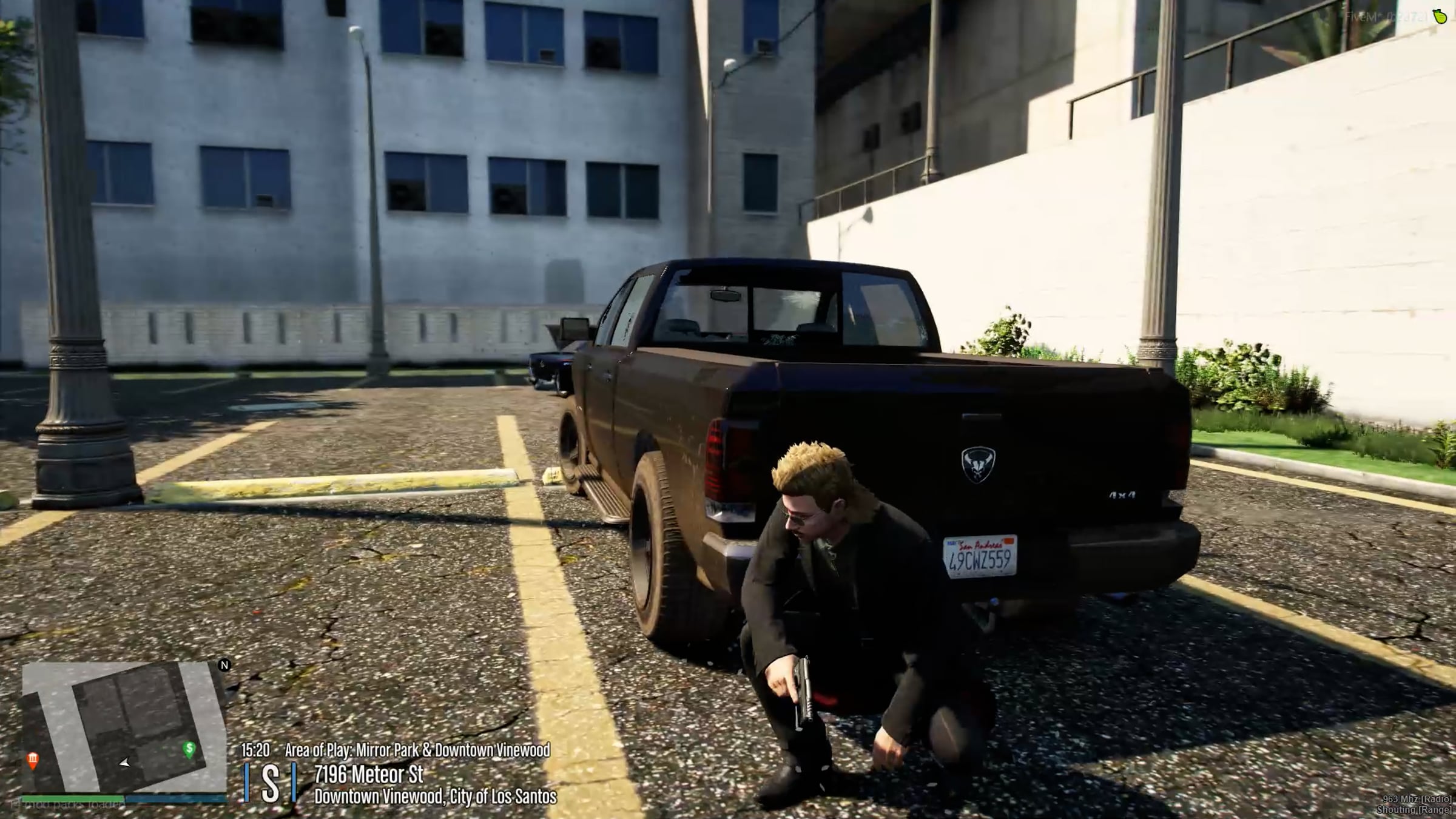Select the red building marker on minimap
This screenshot has width=1456, height=819.
pyautogui.click(x=33, y=760)
